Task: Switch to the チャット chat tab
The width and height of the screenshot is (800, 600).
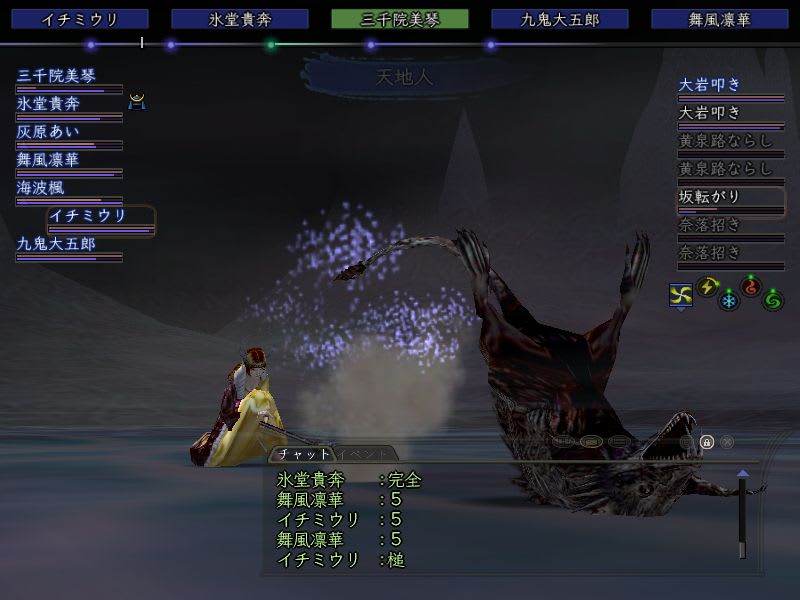Action: coord(304,454)
